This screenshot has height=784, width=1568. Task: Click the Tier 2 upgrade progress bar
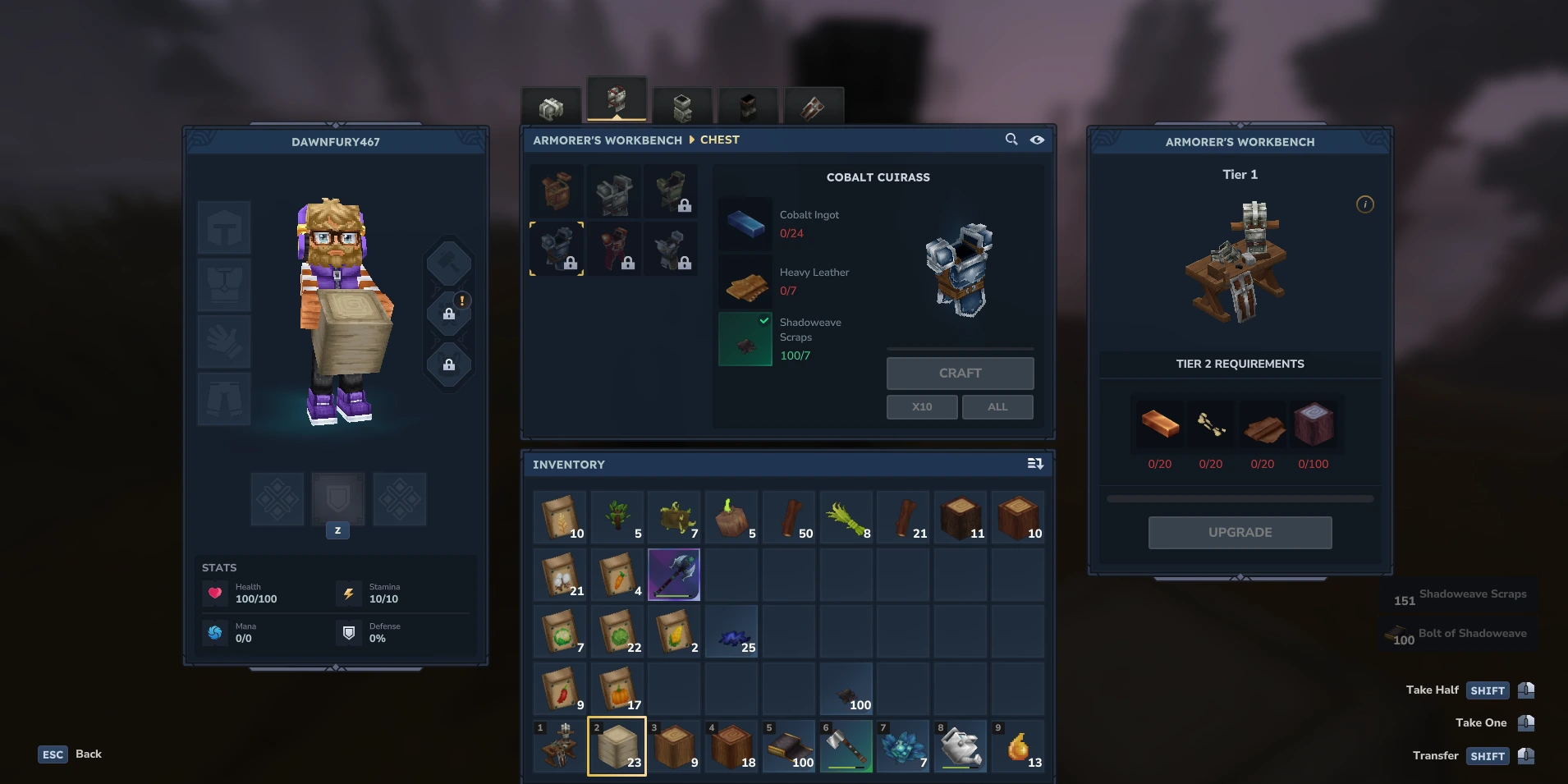[x=1240, y=497]
